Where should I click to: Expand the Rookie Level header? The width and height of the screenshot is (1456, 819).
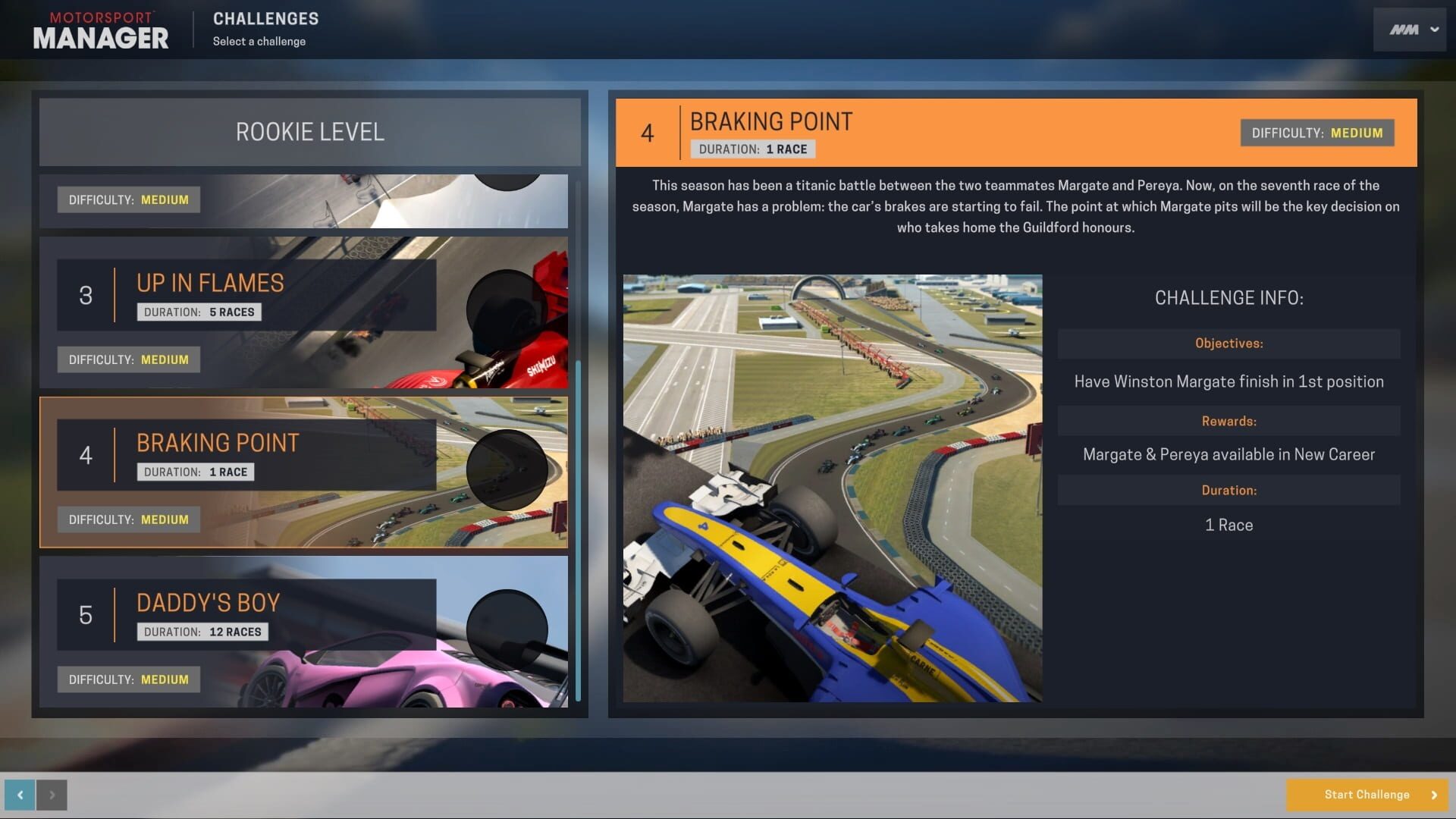[x=309, y=131]
